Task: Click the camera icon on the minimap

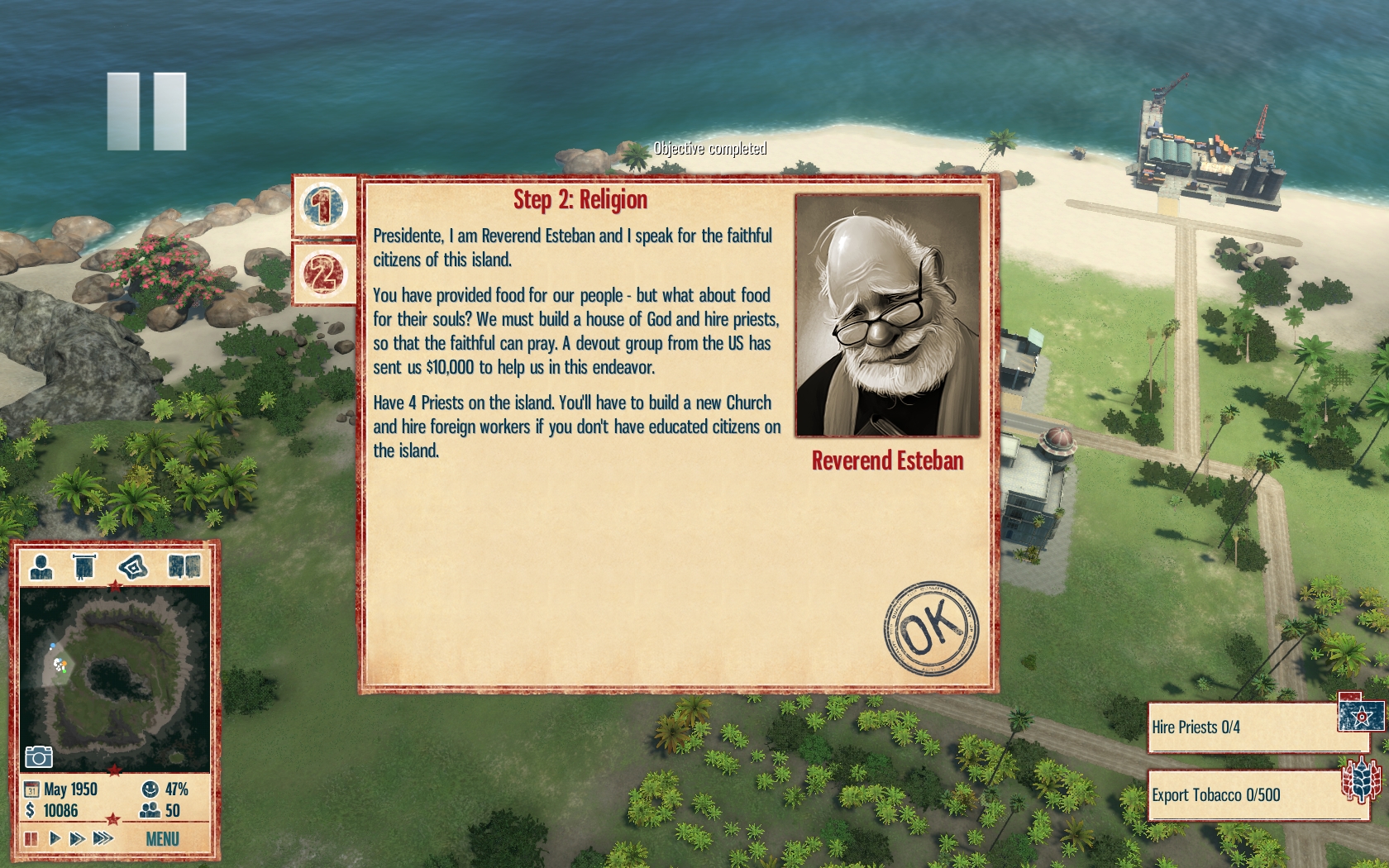Action: [x=39, y=756]
